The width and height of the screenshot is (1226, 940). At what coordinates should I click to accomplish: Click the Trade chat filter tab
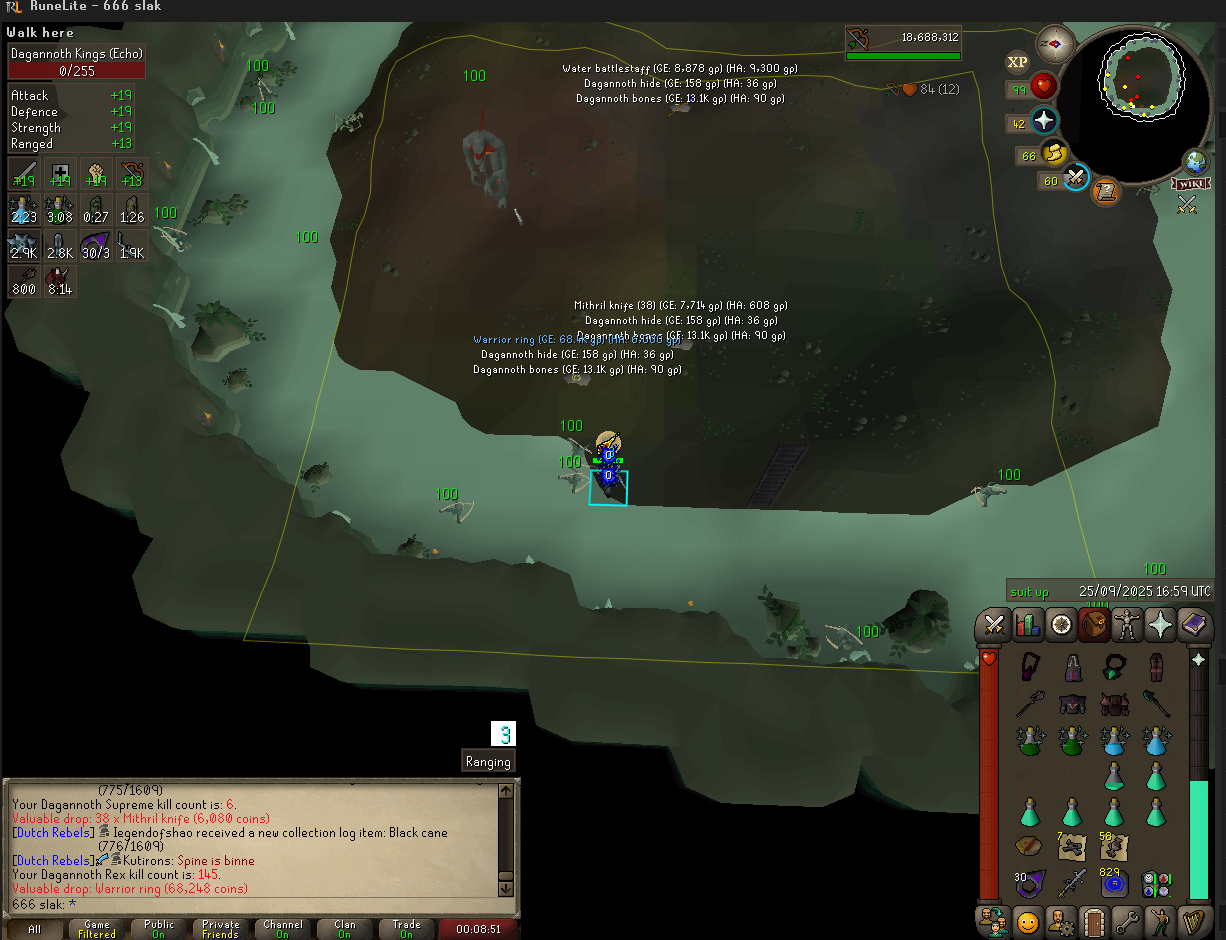pos(406,929)
